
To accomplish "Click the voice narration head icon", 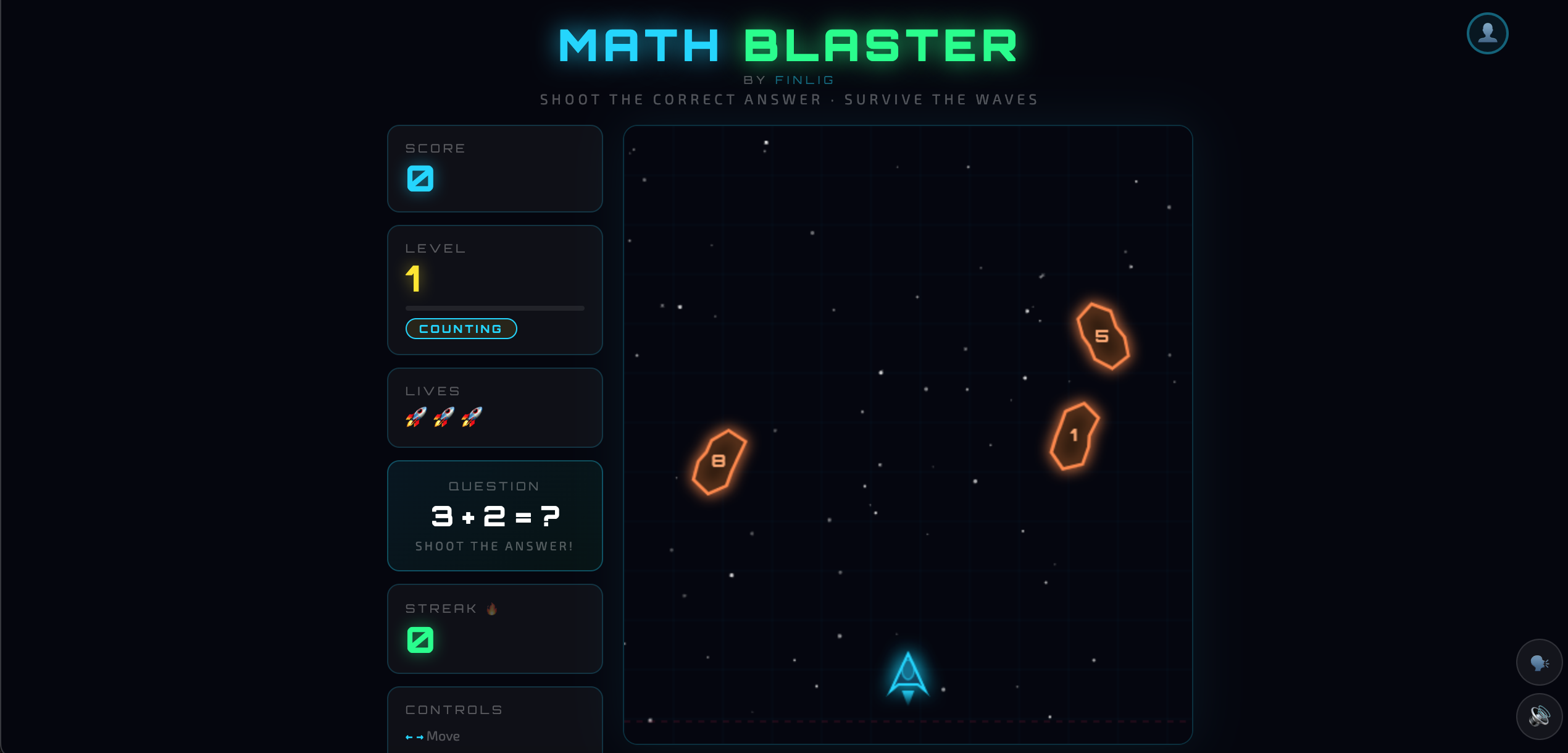I will [x=1540, y=662].
